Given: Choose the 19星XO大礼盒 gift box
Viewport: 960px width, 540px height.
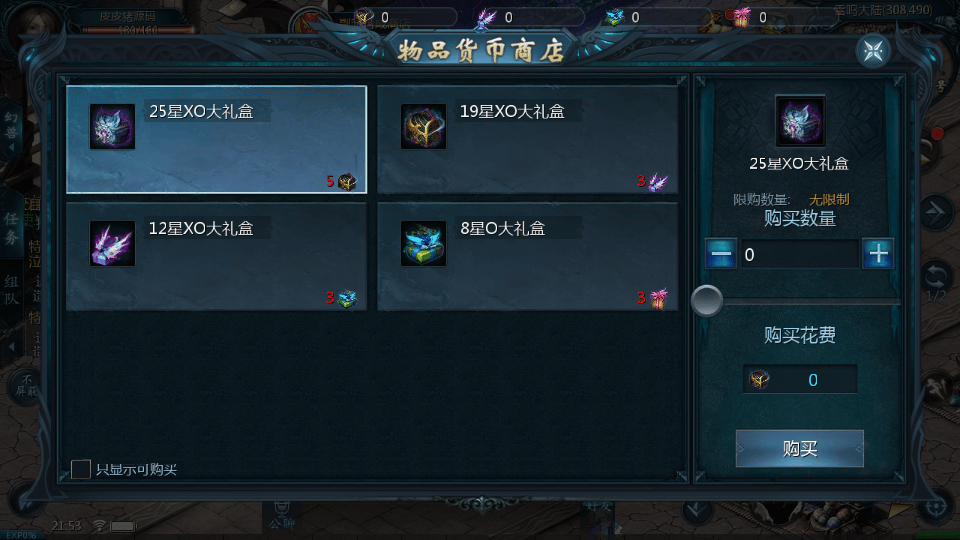Looking at the screenshot, I should [x=527, y=139].
